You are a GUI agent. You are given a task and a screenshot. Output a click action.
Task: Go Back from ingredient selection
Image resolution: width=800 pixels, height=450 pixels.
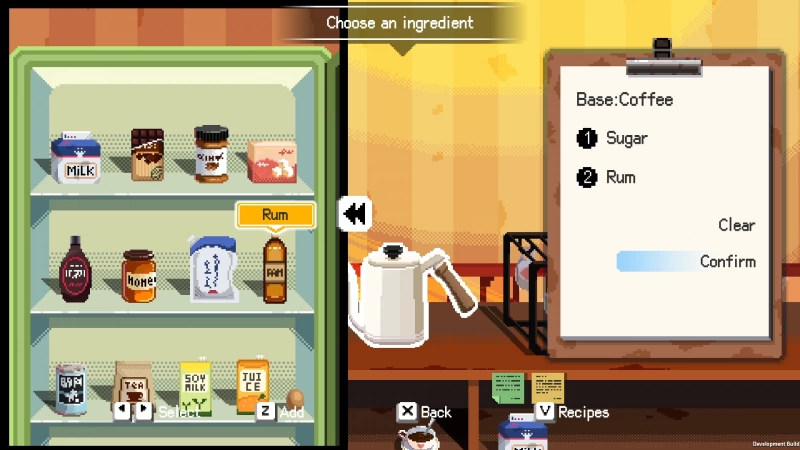click(x=425, y=411)
